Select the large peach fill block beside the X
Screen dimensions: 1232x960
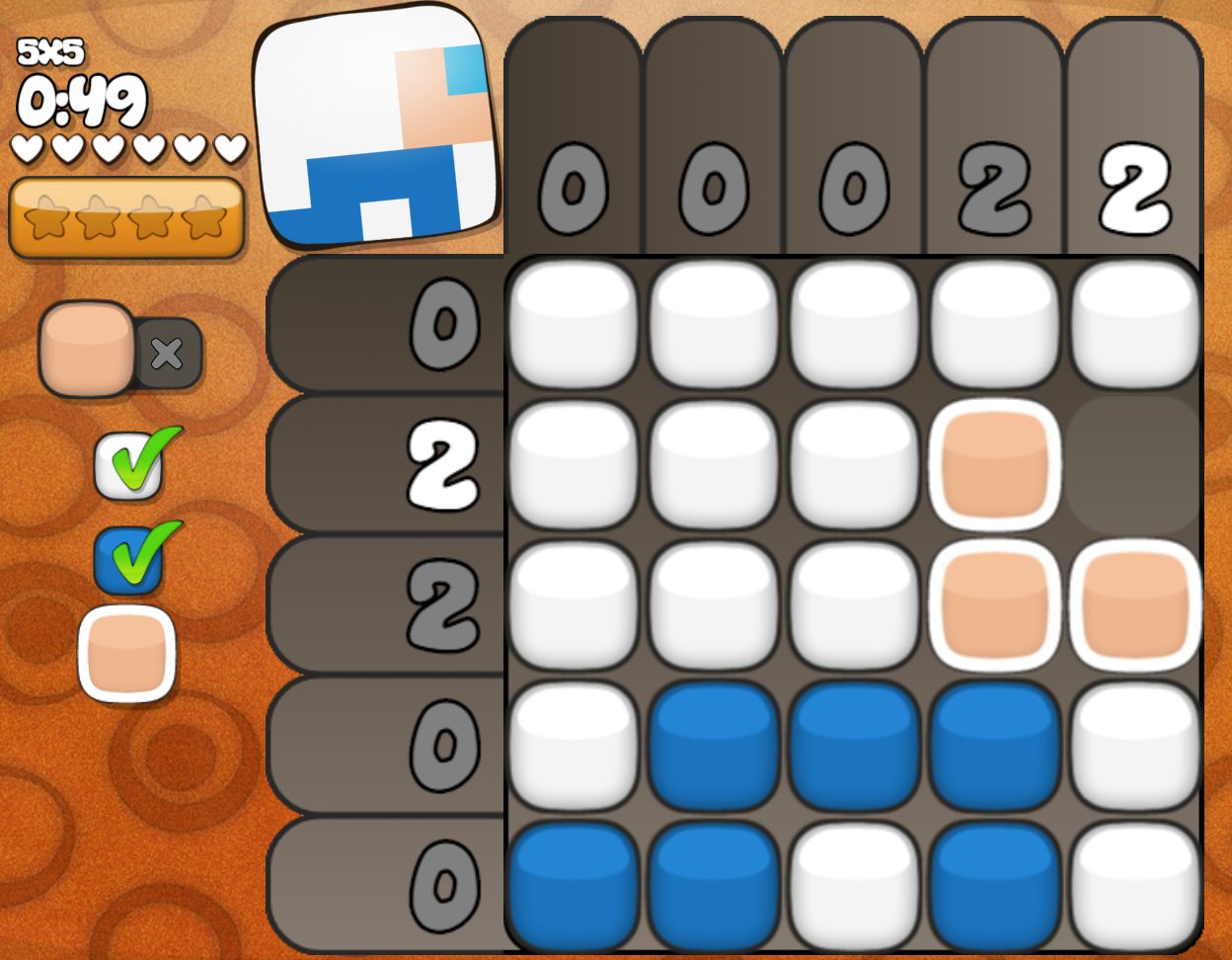point(87,348)
